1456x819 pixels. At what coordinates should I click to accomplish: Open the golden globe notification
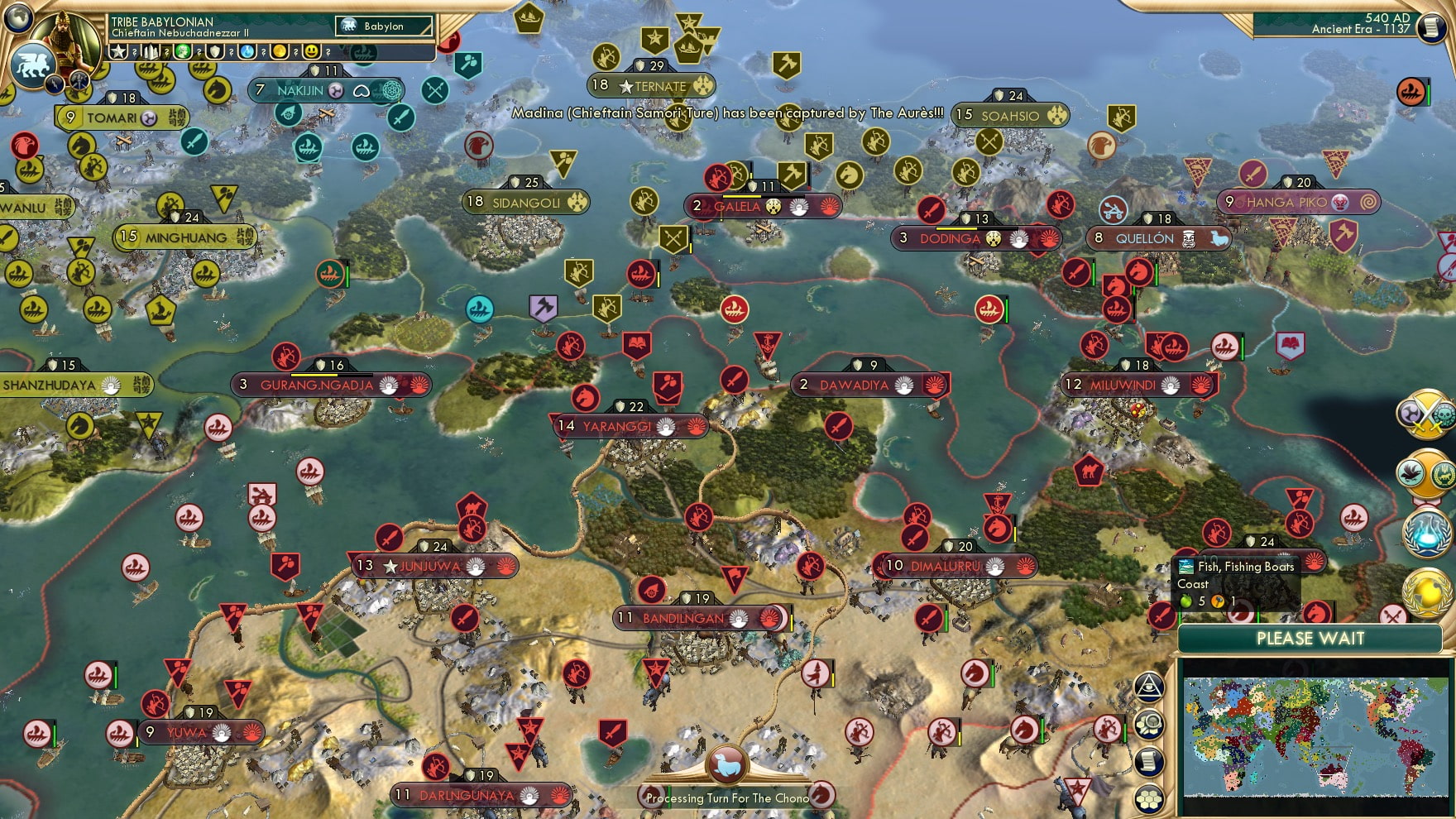coord(1426,591)
